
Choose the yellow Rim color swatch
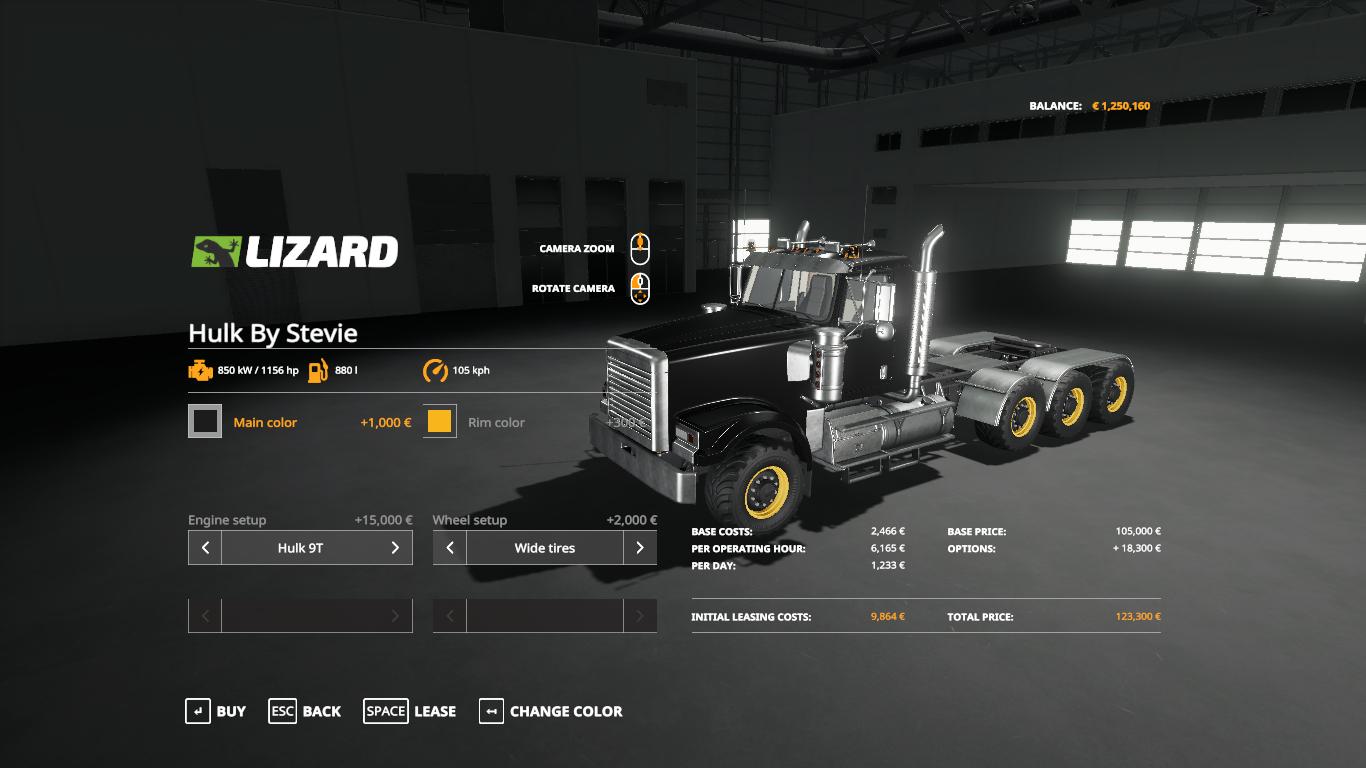pos(440,422)
